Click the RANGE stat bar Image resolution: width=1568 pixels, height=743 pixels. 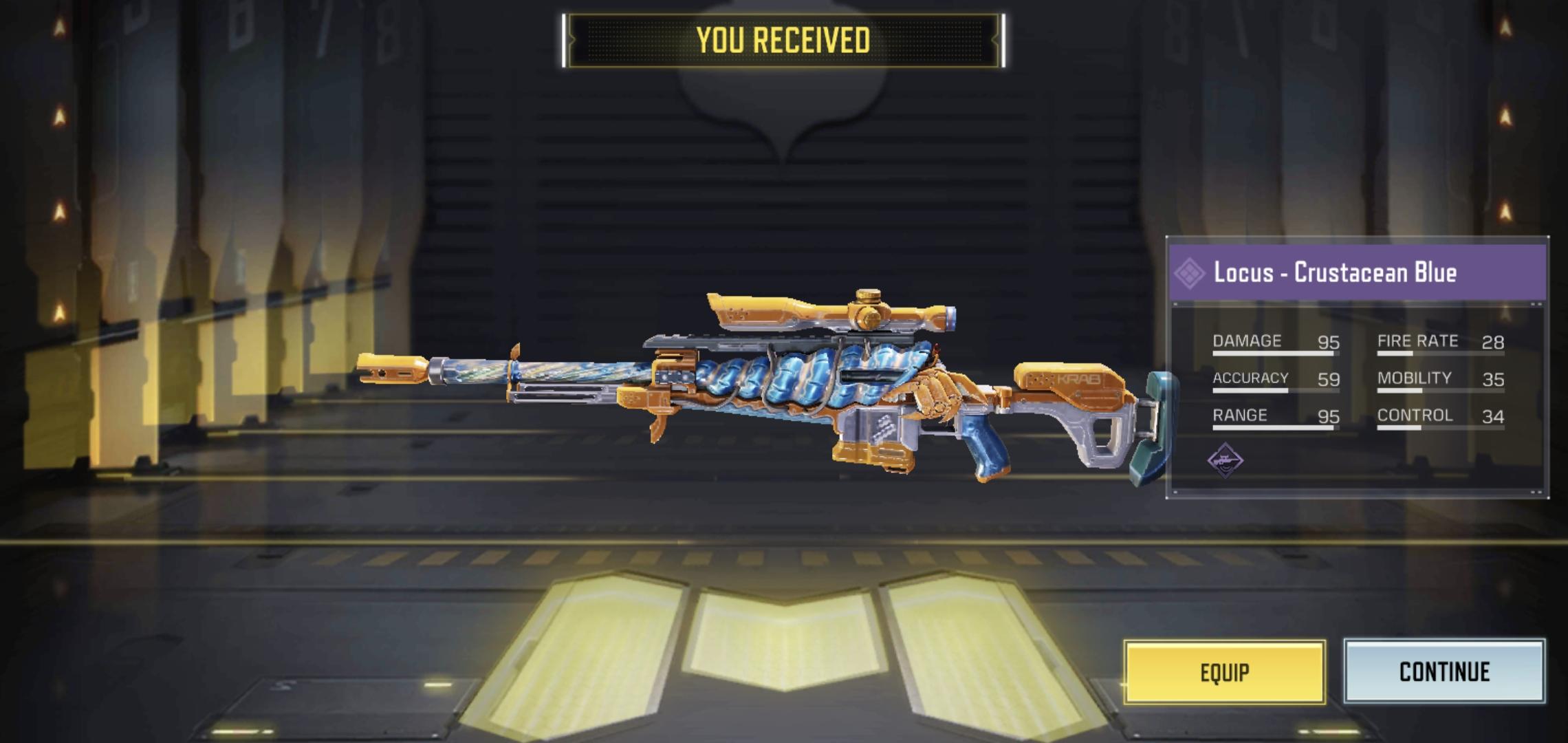click(x=1276, y=429)
